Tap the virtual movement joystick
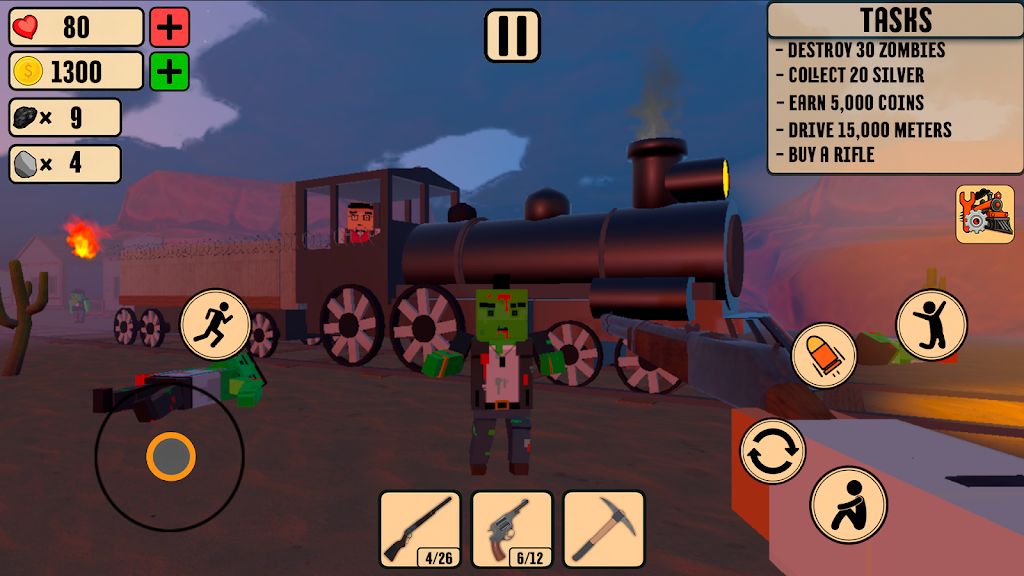This screenshot has height=576, width=1024. [x=170, y=457]
